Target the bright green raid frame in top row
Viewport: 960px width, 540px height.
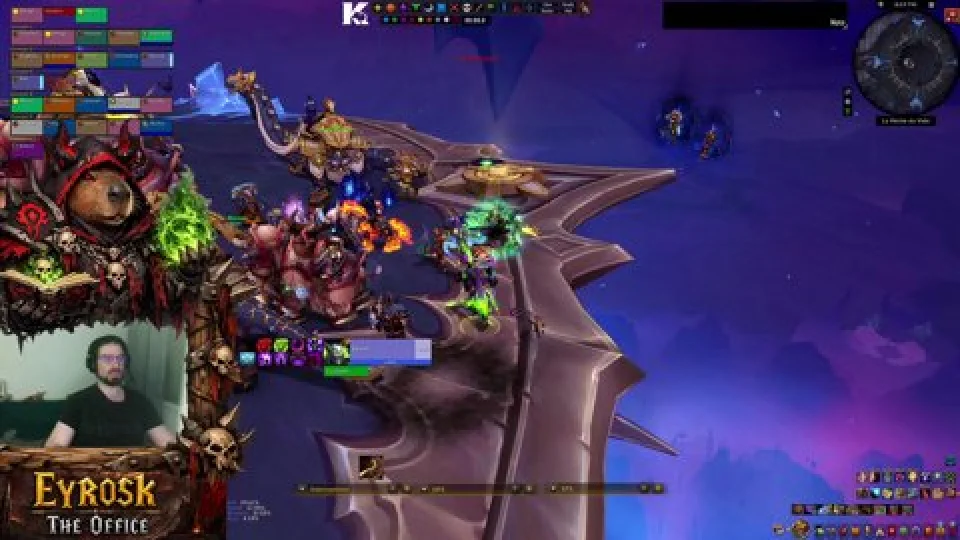tap(91, 15)
